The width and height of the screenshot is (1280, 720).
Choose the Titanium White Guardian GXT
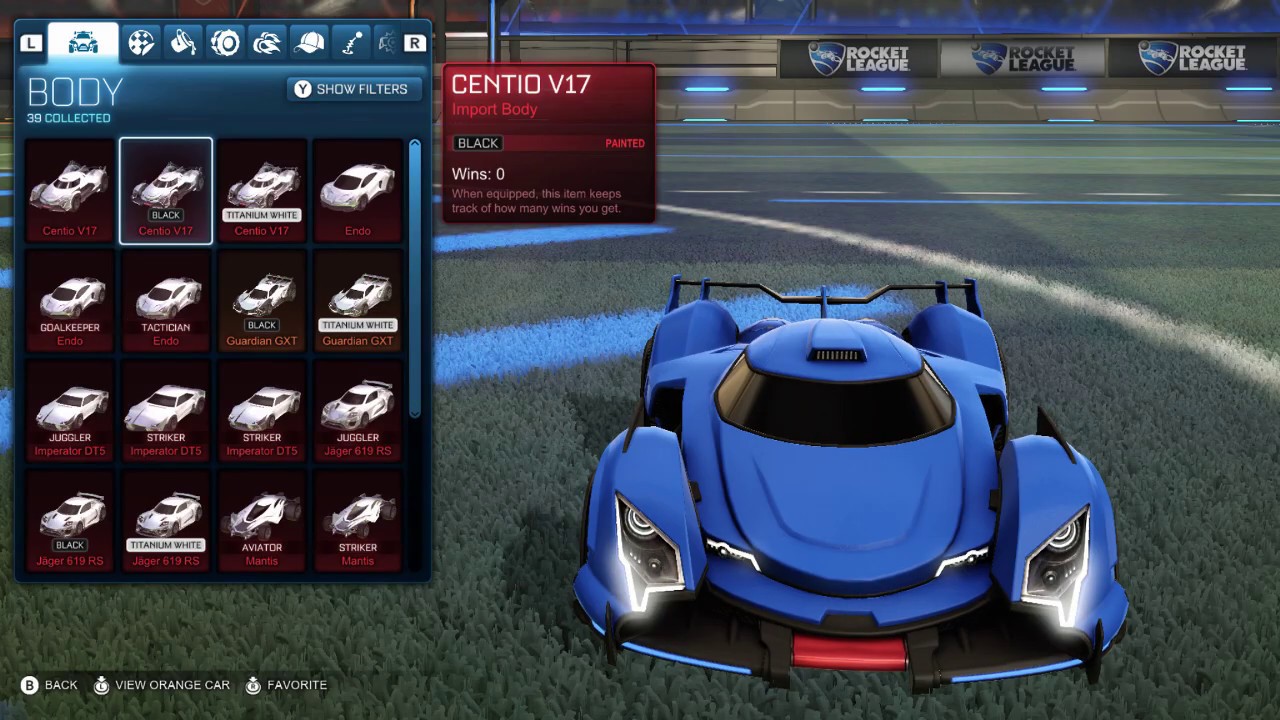[358, 300]
